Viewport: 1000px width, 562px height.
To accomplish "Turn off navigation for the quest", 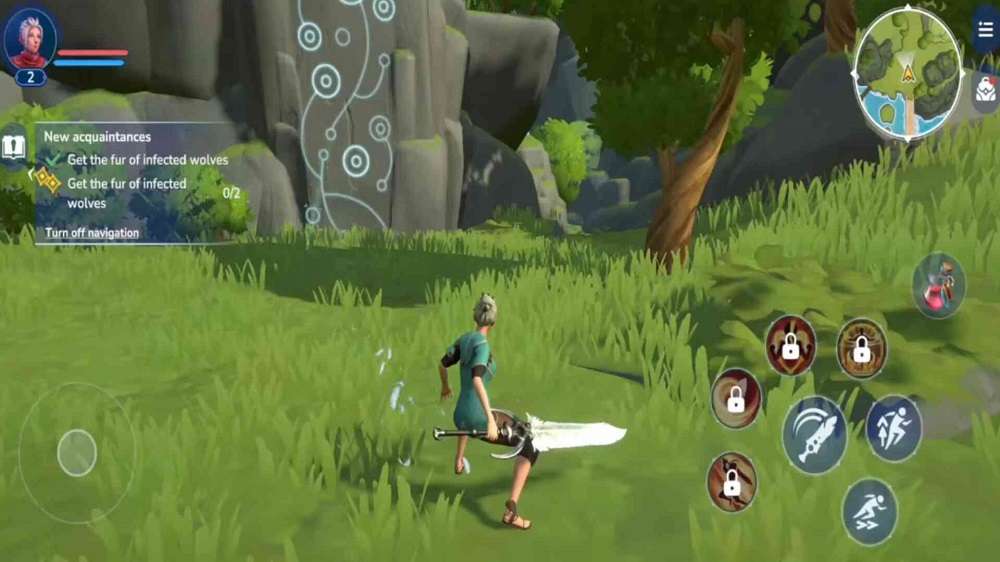I will (x=92, y=233).
